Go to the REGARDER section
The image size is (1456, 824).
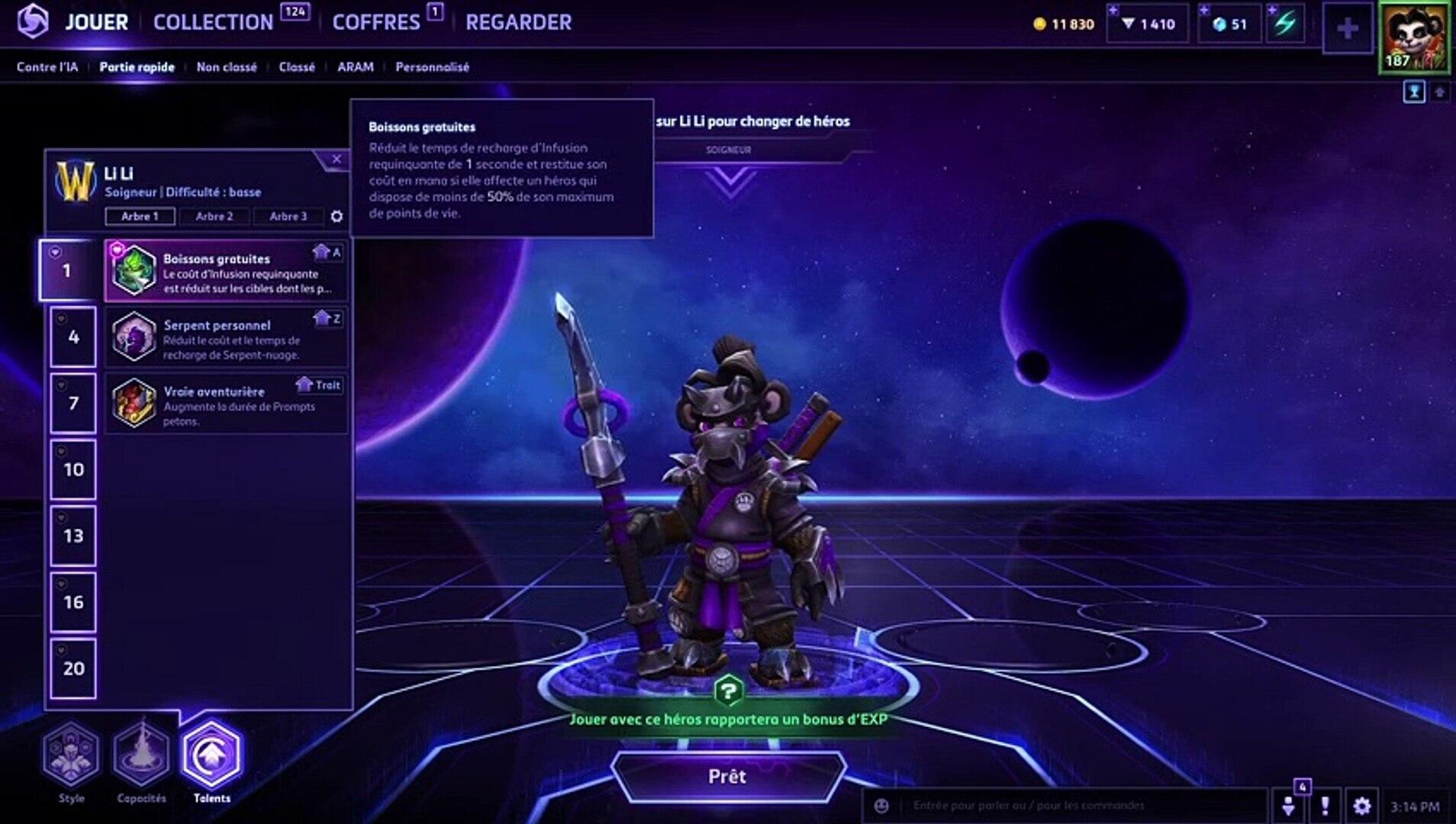click(518, 22)
